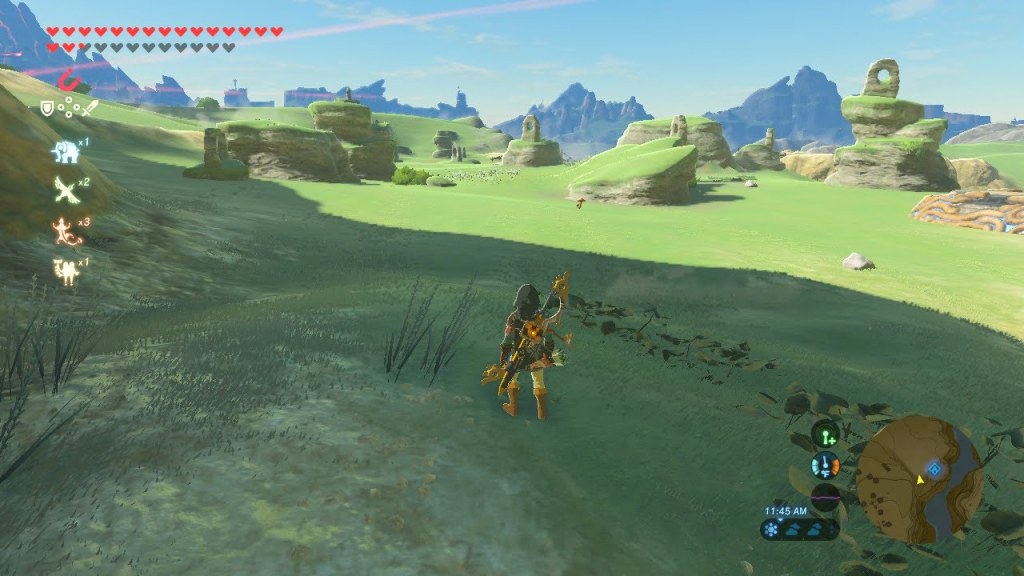Activate the Revali's Gale bird icon
This screenshot has height=576, width=1024.
[65, 189]
